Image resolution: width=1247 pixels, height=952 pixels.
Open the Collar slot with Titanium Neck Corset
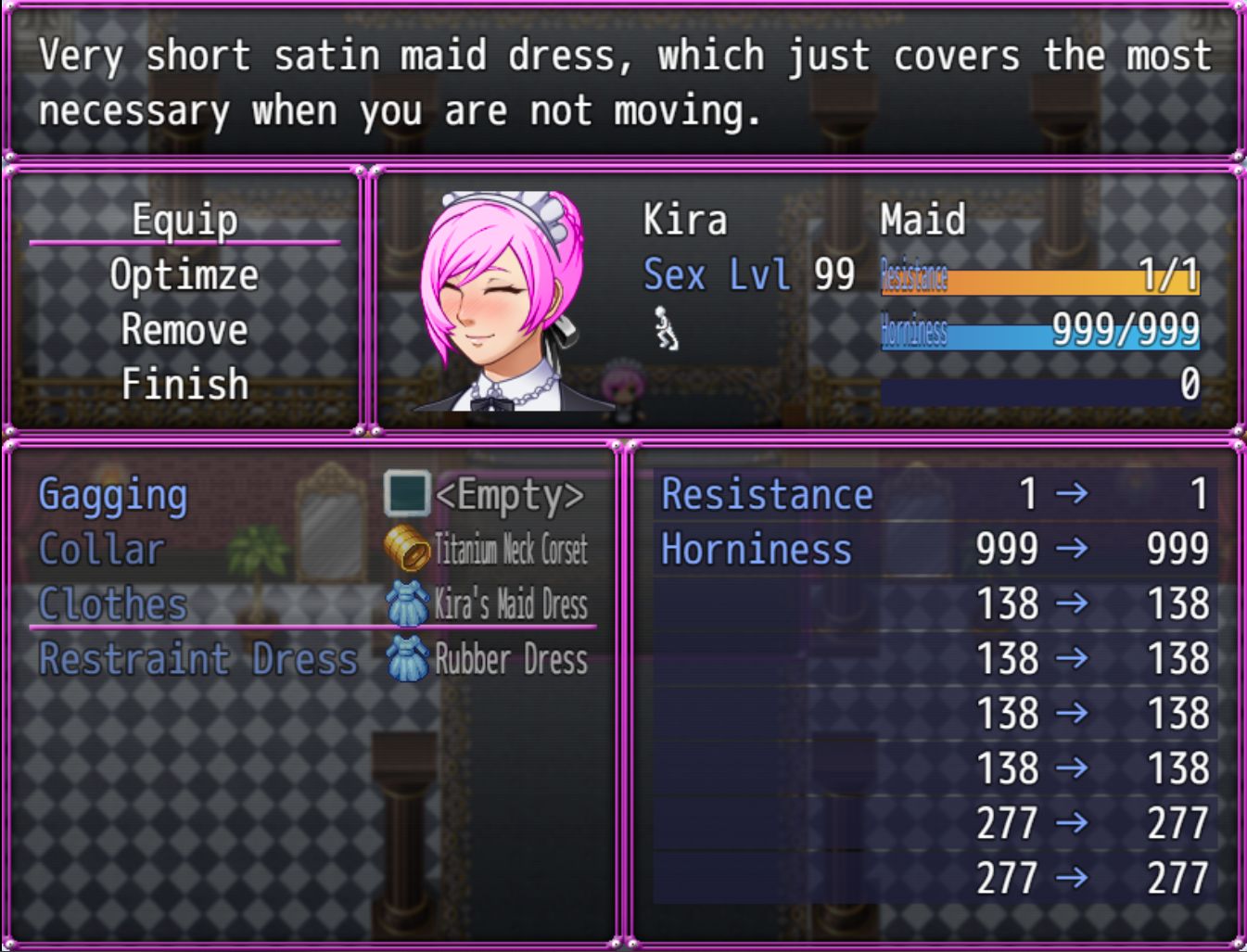pos(312,550)
